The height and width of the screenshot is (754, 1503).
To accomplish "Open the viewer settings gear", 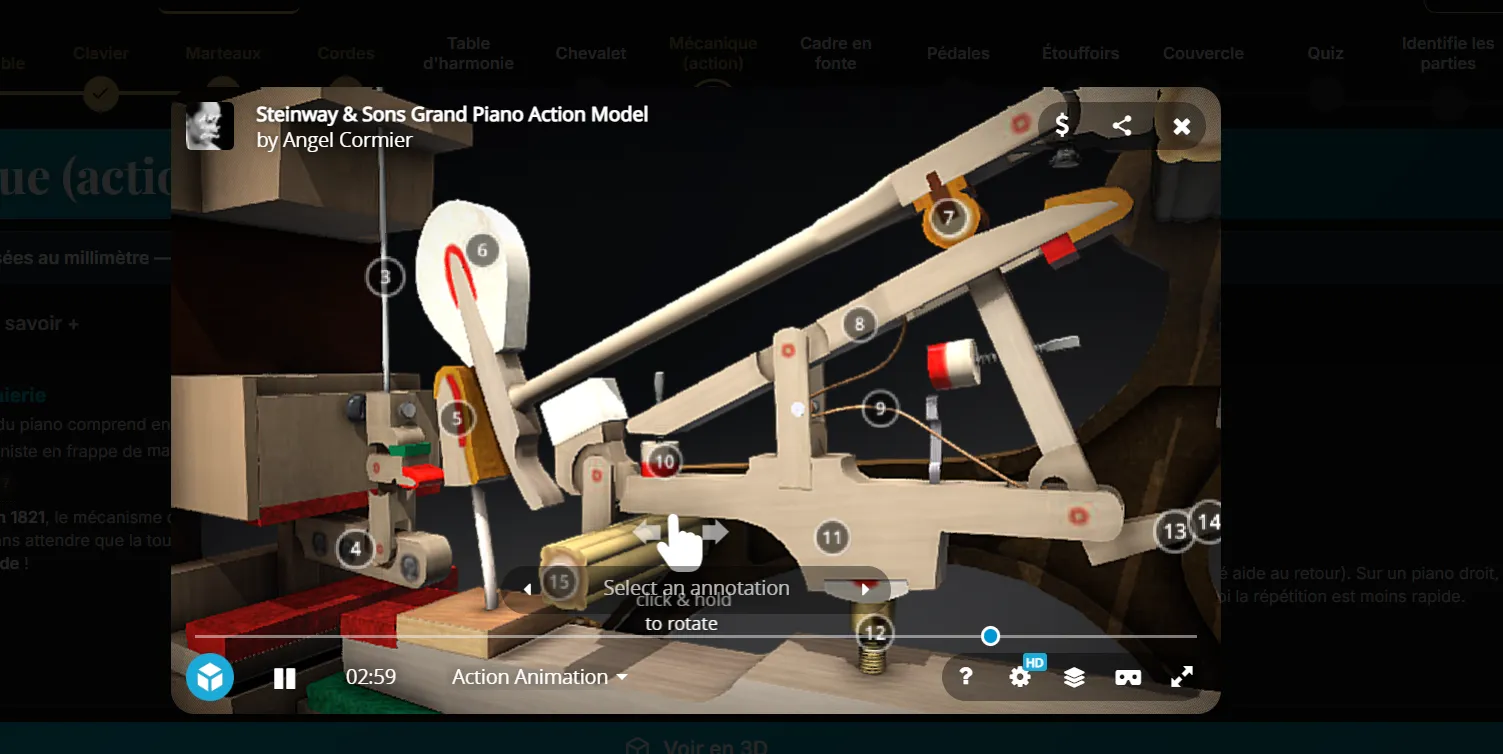I will (x=1020, y=677).
